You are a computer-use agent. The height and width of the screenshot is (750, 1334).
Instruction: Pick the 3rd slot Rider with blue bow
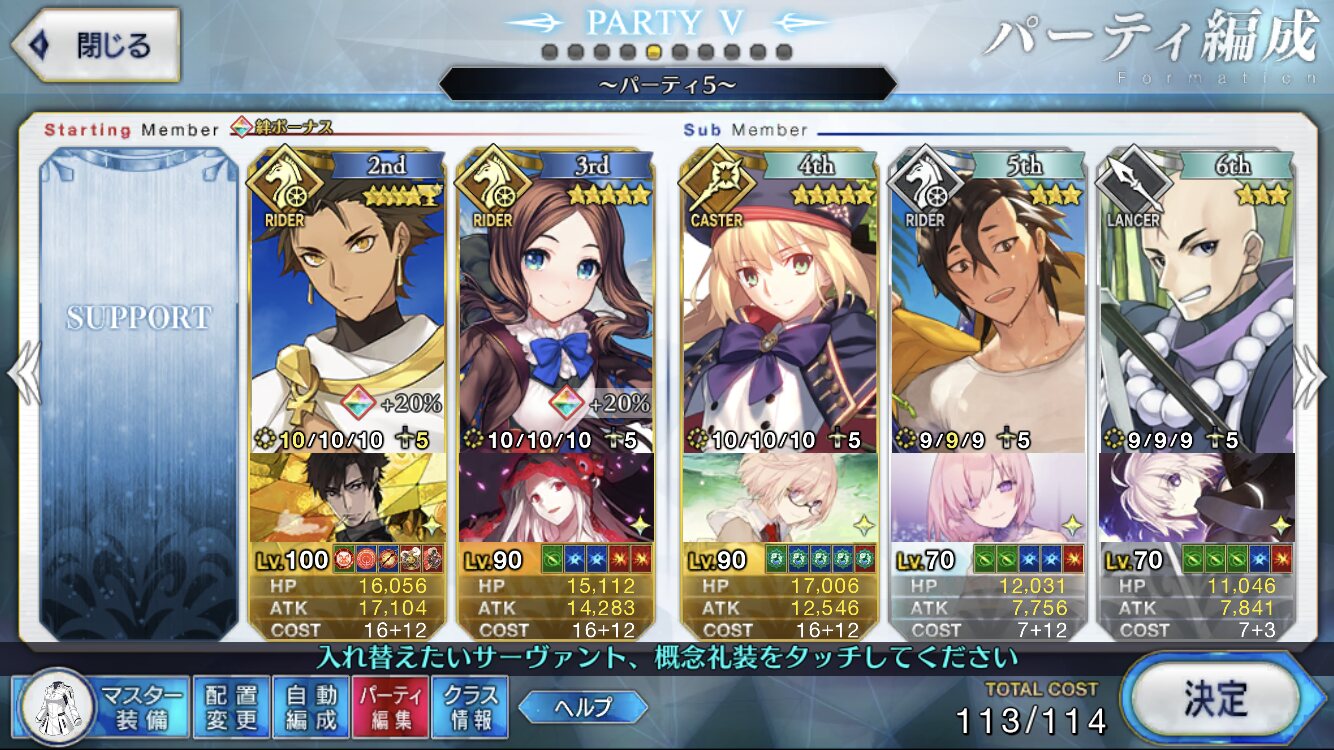tap(556, 300)
